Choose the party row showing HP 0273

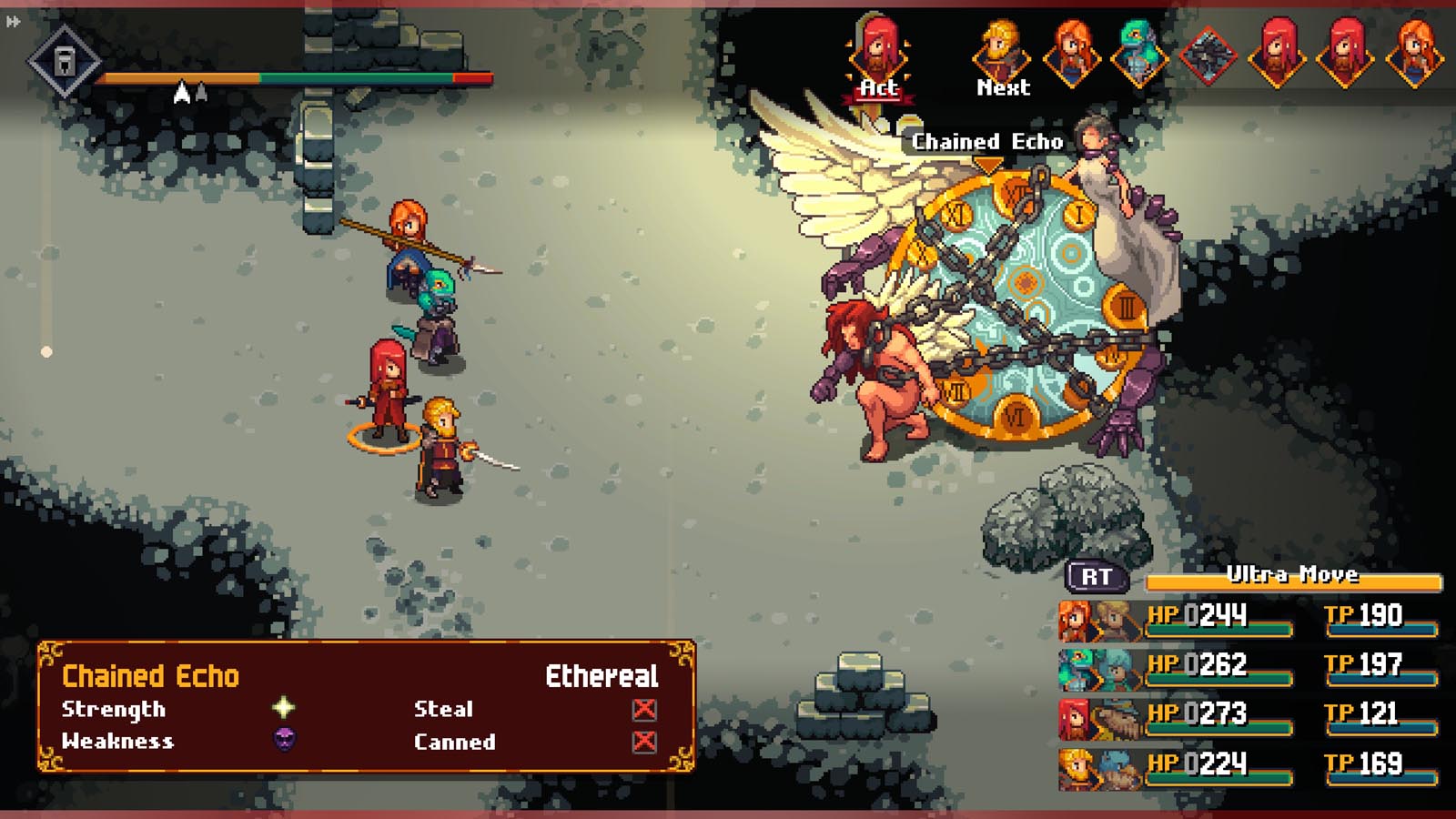point(1249,716)
